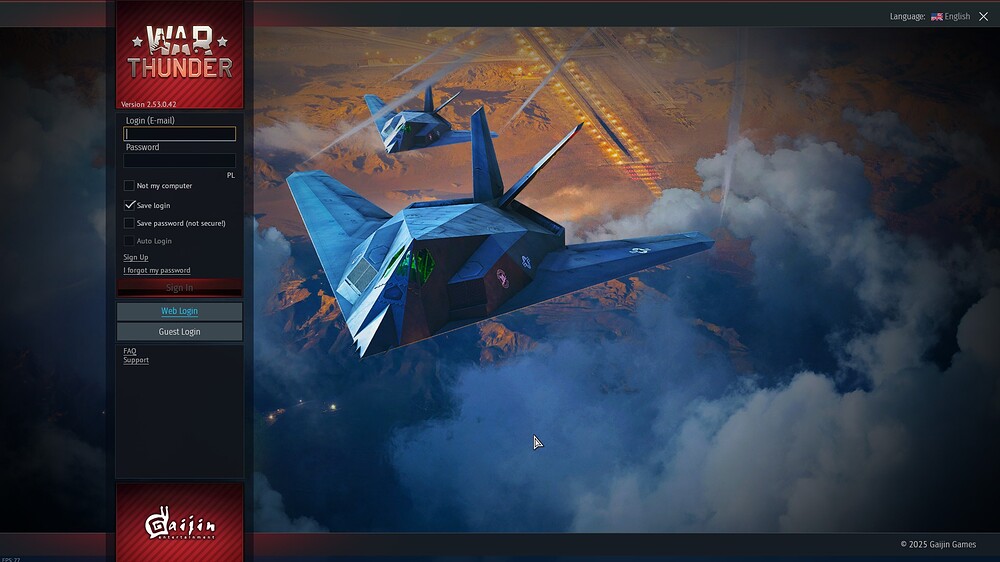This screenshot has width=1000, height=562.
Task: Choose Web Login
Action: [180, 311]
